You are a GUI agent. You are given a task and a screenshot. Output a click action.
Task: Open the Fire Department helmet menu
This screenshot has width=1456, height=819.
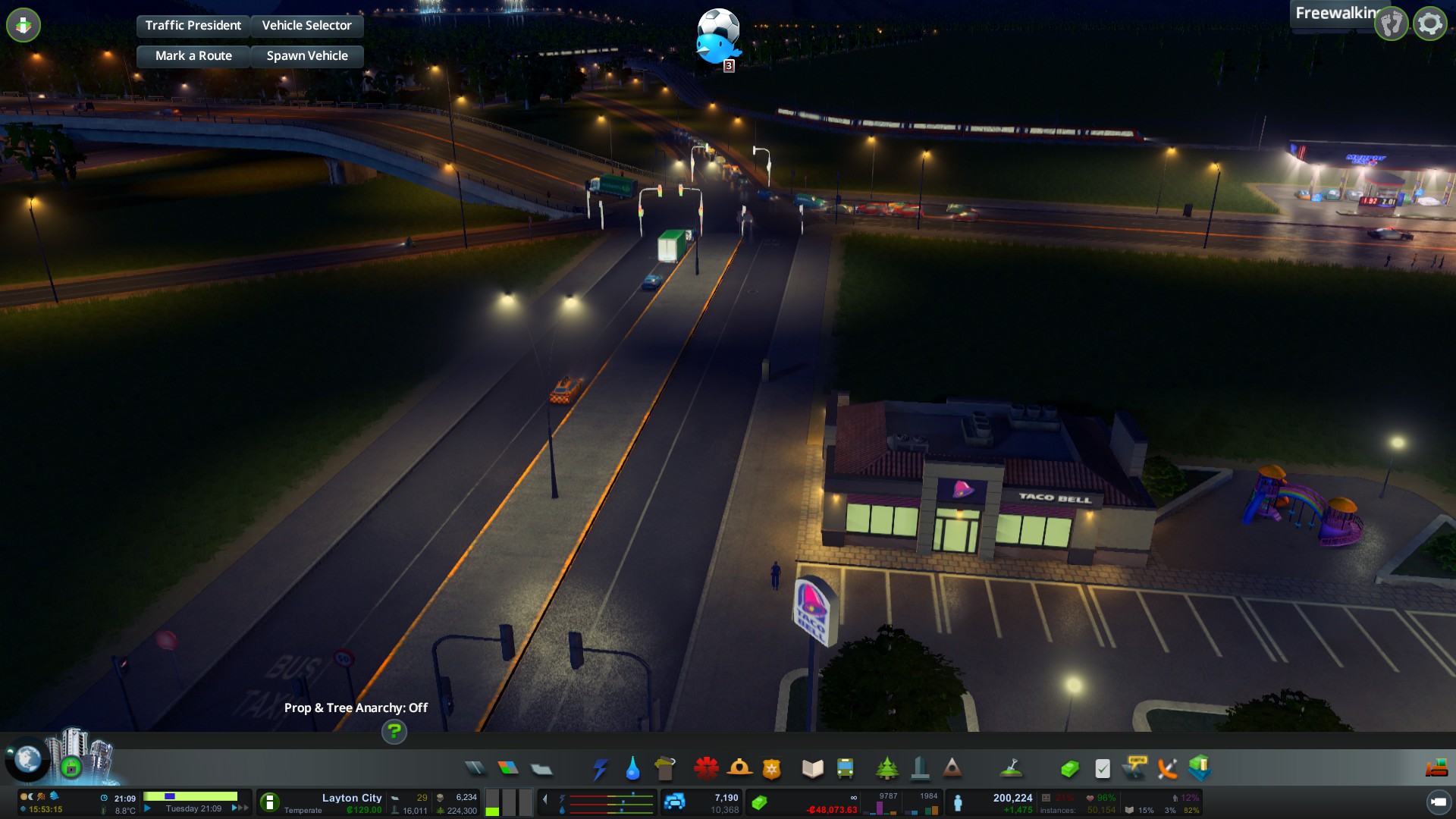739,768
